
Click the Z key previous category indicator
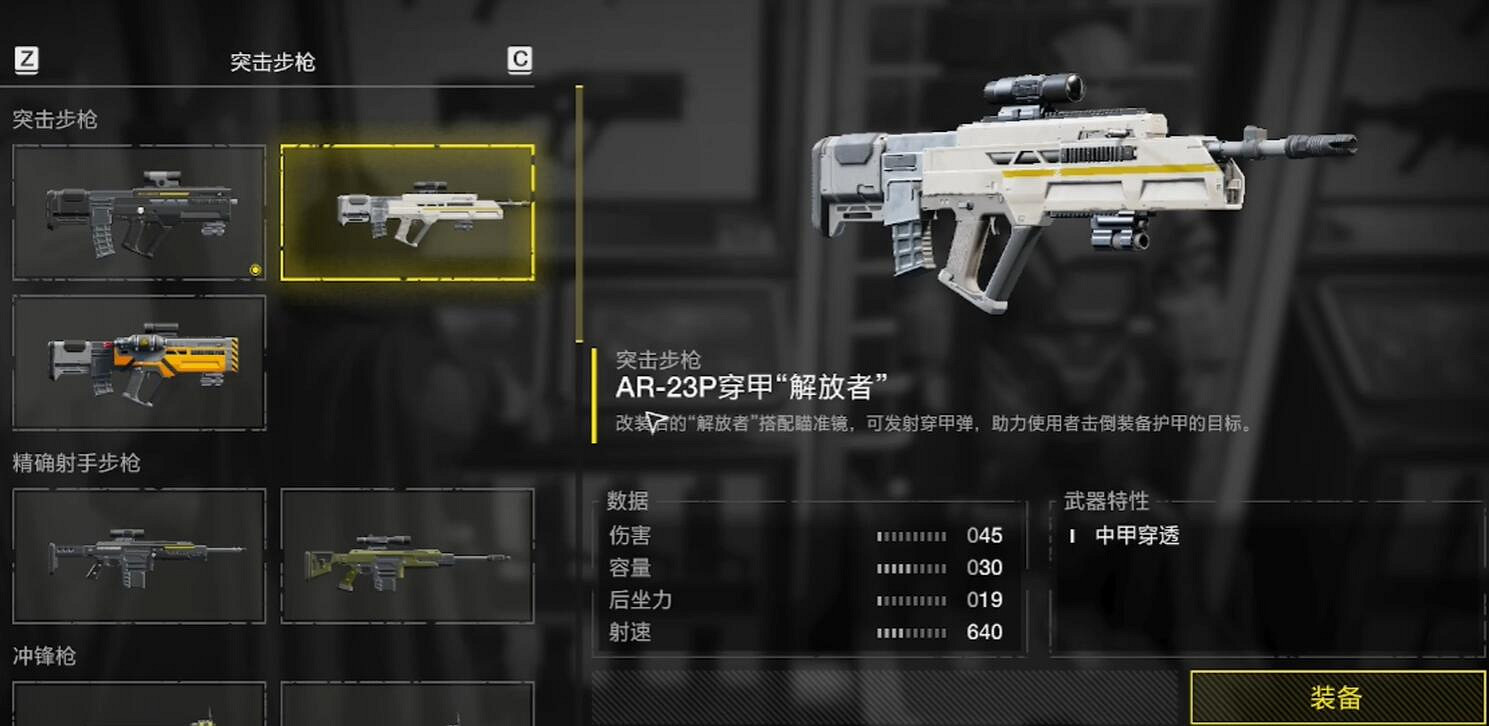click(x=27, y=60)
